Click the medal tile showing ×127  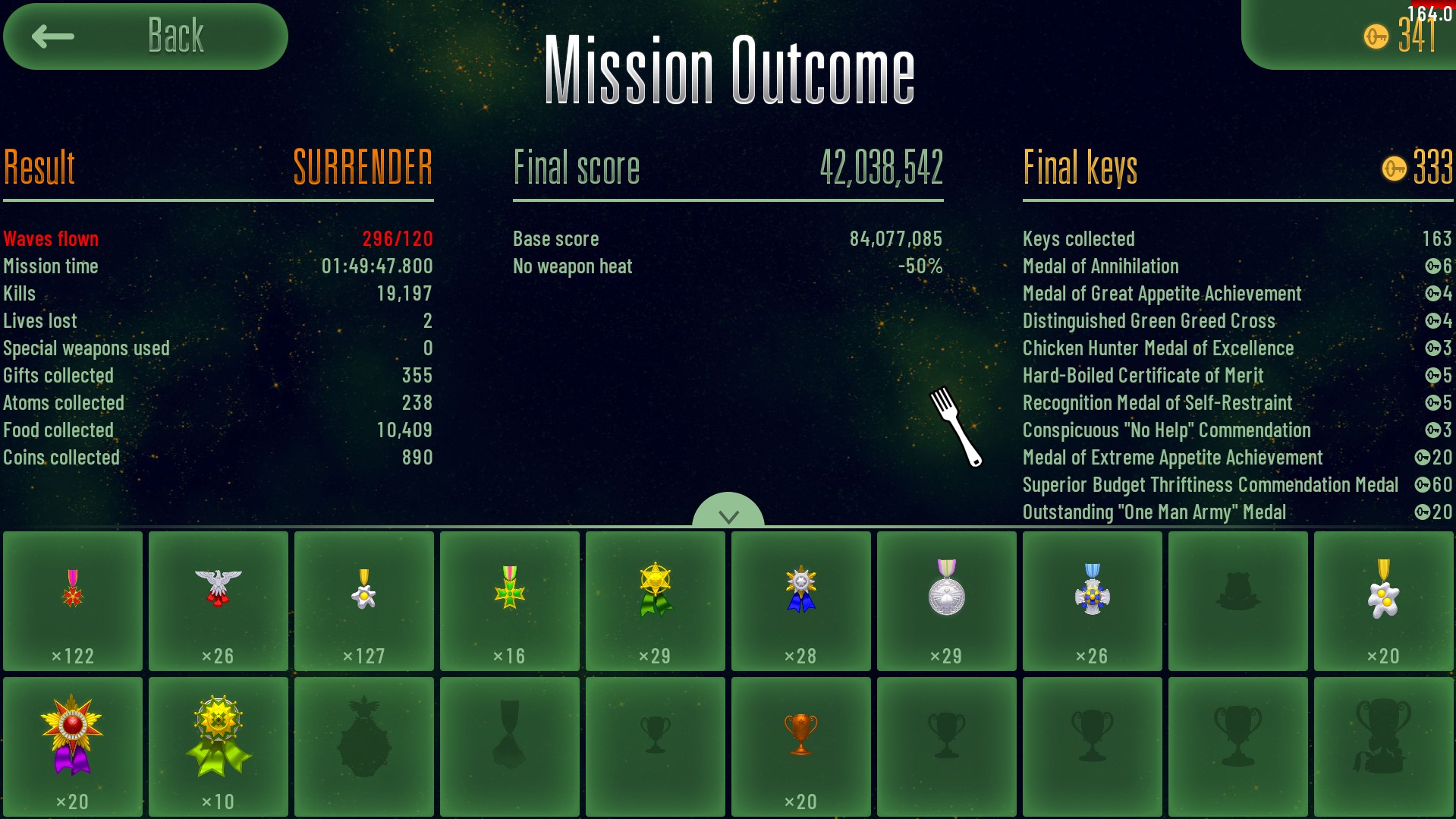click(x=364, y=600)
